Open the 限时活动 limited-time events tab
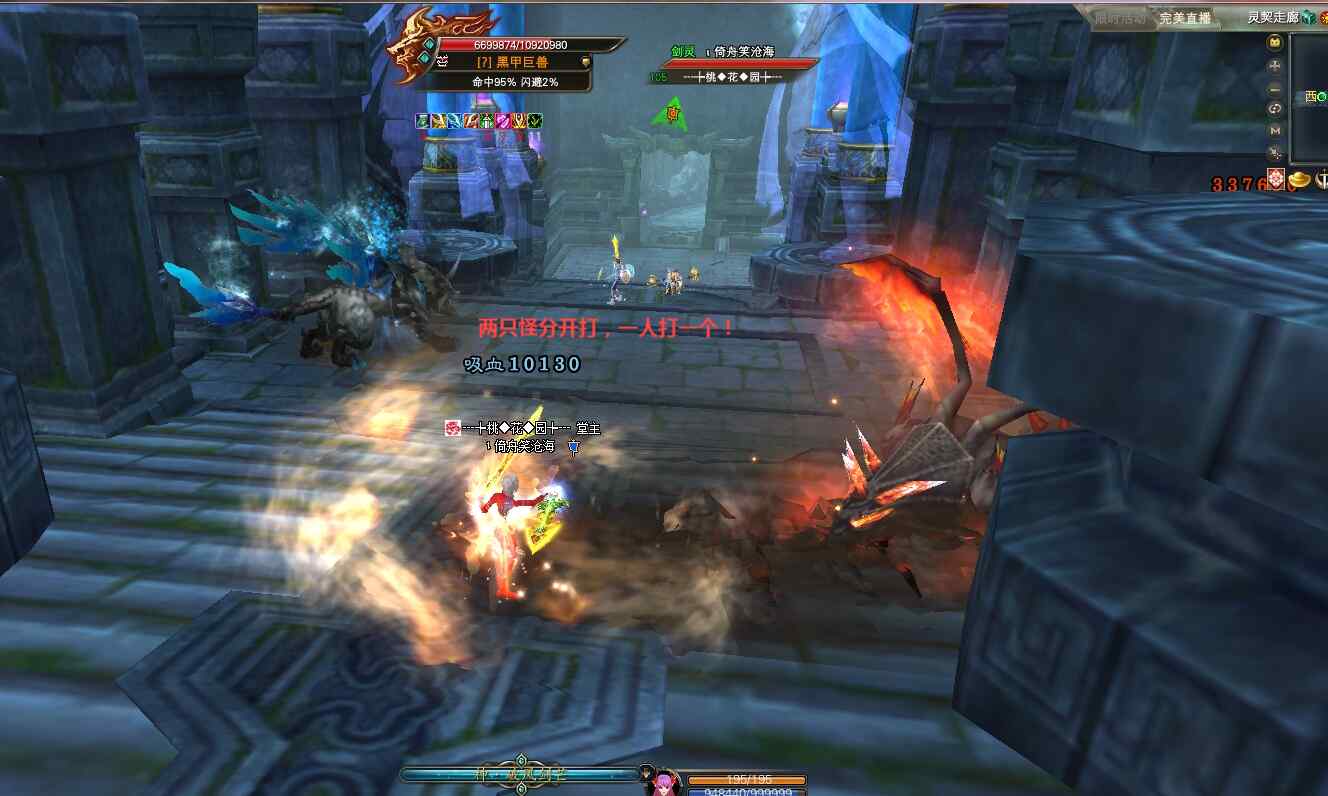The height and width of the screenshot is (796, 1328). pyautogui.click(x=1120, y=18)
